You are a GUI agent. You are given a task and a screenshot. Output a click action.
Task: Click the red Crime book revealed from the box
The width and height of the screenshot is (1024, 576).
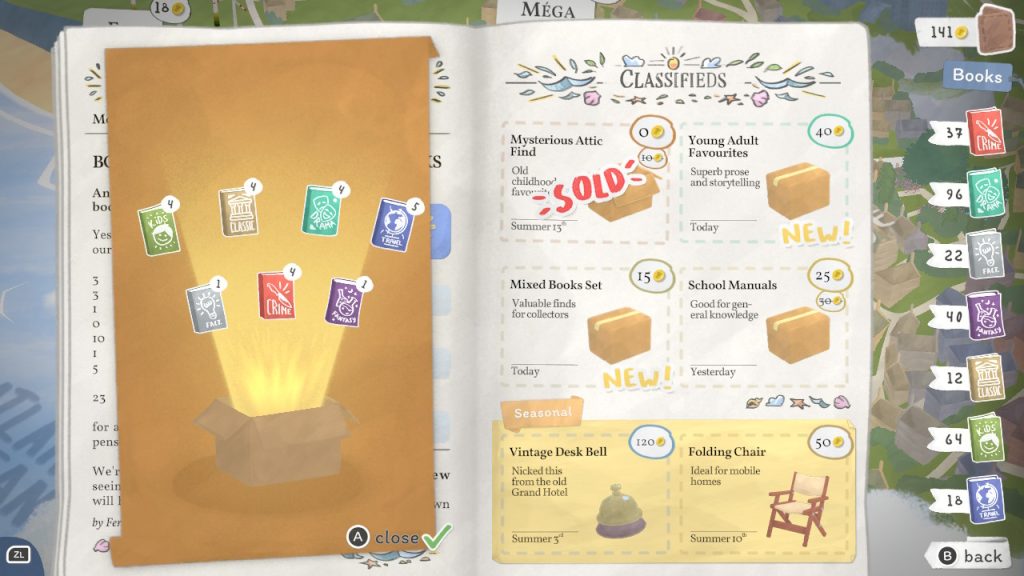[x=276, y=295]
